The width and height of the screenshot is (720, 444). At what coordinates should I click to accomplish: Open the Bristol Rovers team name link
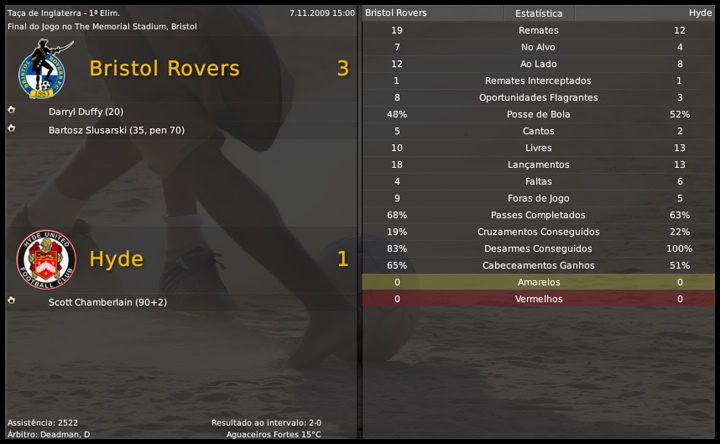click(x=164, y=69)
